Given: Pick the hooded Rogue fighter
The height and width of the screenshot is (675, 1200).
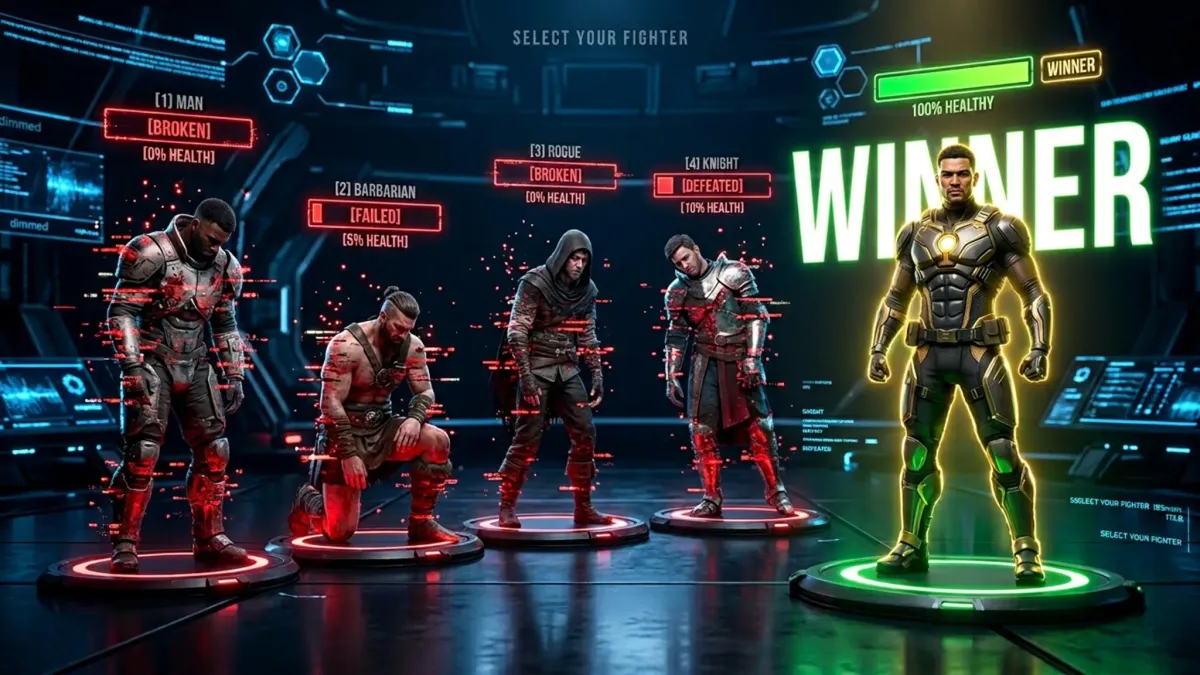Looking at the screenshot, I should pyautogui.click(x=550, y=370).
